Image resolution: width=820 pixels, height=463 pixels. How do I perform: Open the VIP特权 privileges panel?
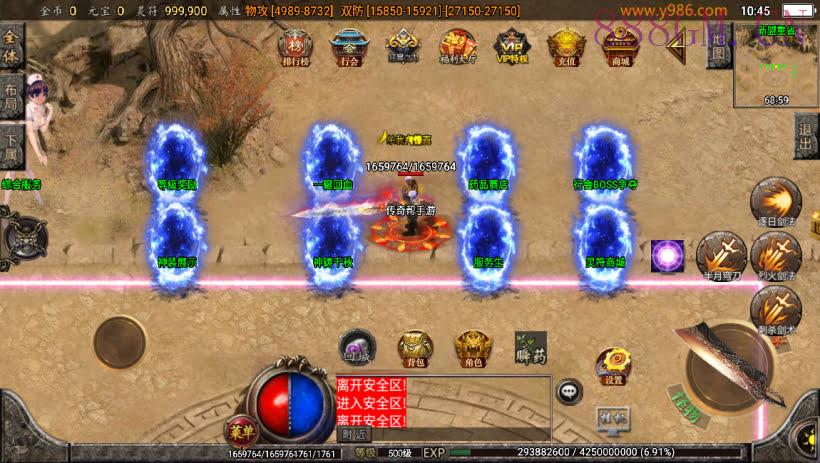point(511,46)
